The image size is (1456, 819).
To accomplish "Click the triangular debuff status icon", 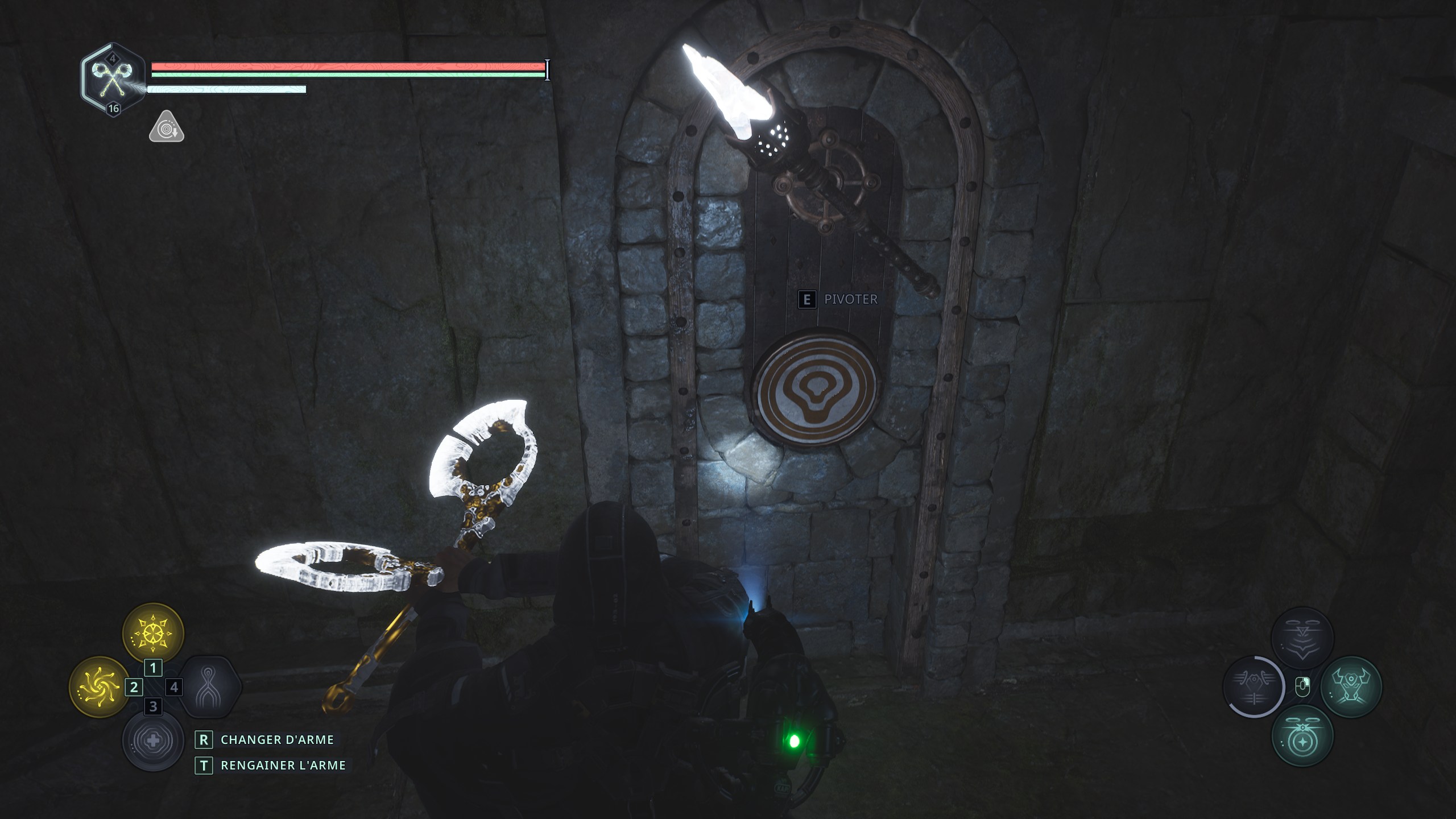I will click(166, 127).
